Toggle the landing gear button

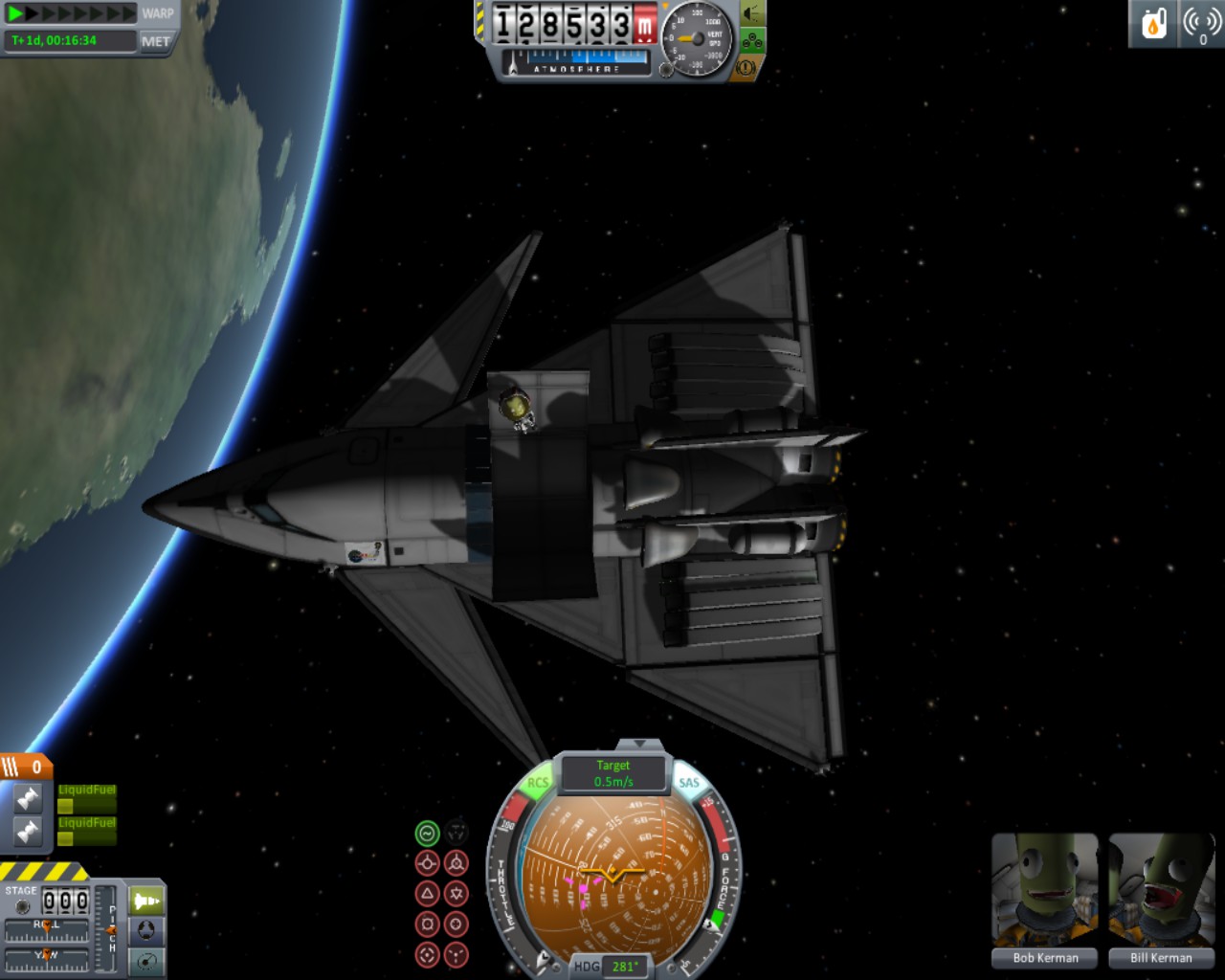[753, 41]
